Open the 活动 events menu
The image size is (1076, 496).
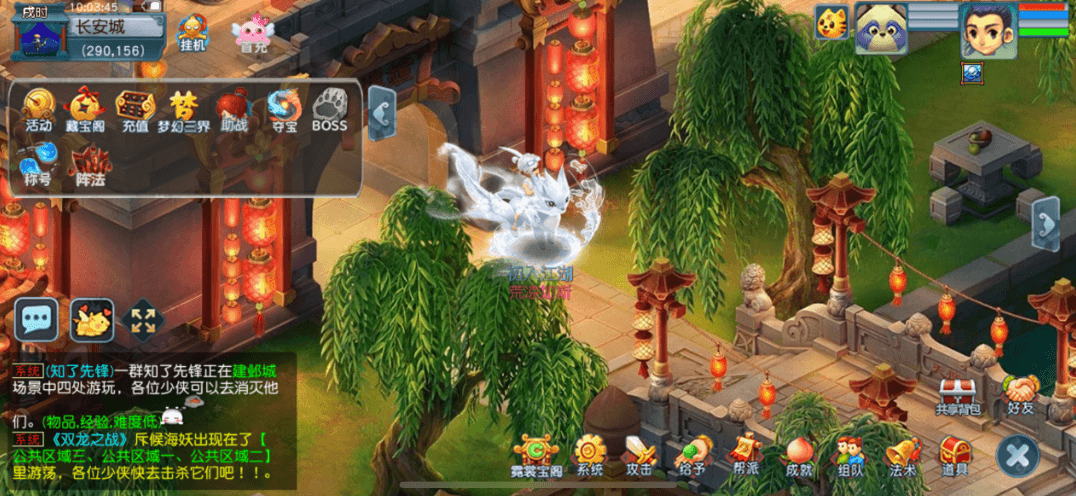[39, 109]
